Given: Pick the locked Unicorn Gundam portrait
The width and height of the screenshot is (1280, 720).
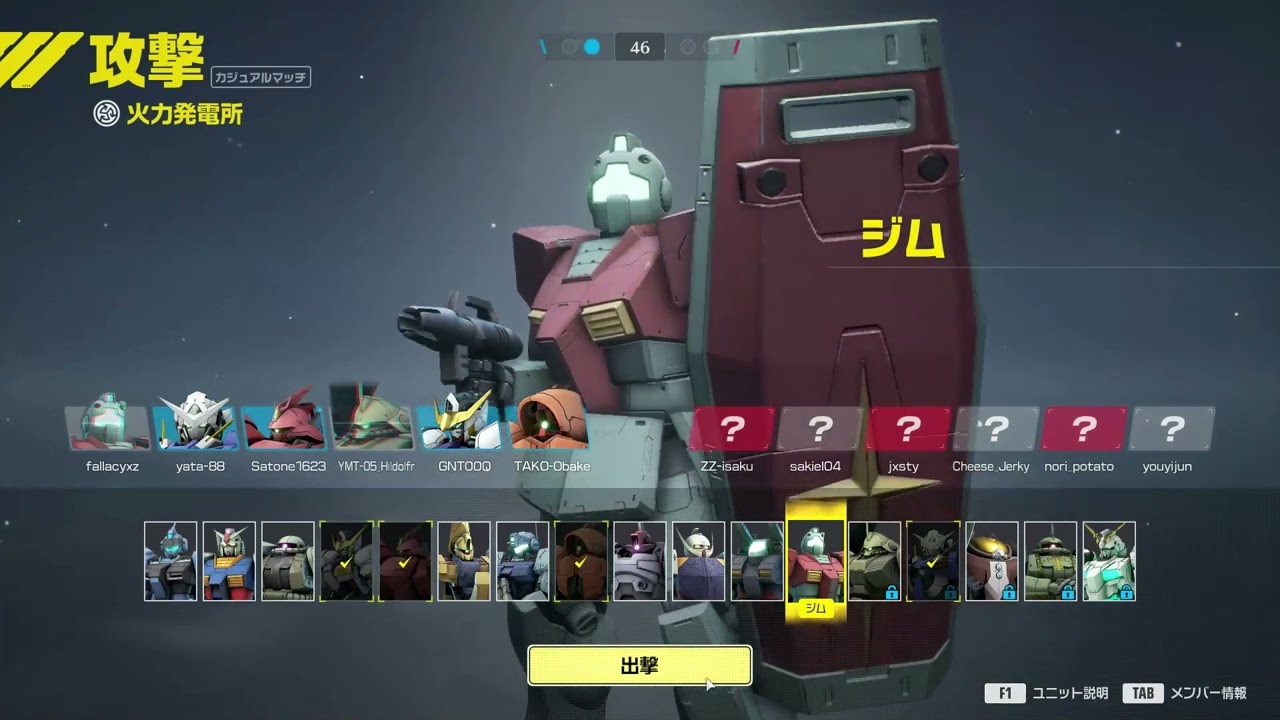Looking at the screenshot, I should tap(1109, 561).
